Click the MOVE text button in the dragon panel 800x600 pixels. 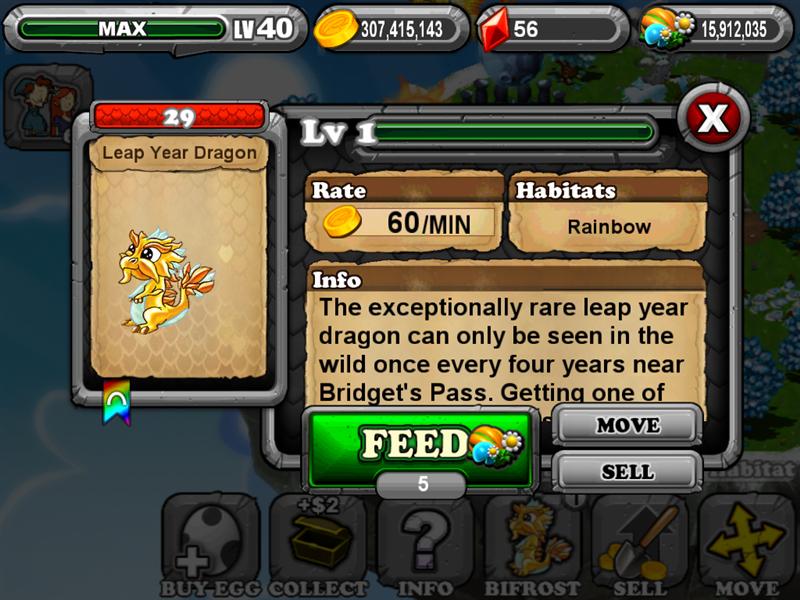pos(627,425)
